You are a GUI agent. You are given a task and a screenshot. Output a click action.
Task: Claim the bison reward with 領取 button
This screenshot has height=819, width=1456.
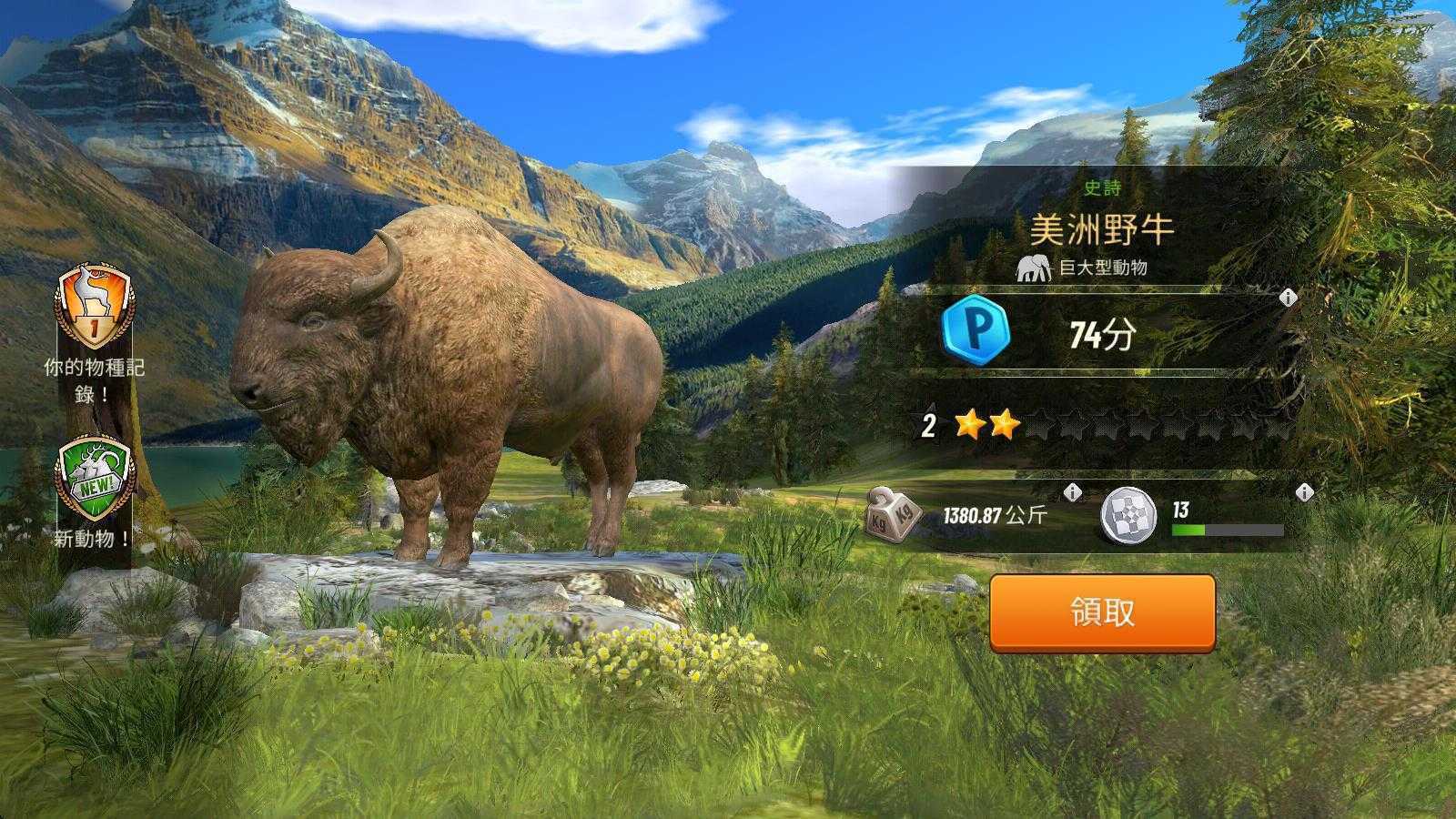click(1102, 612)
